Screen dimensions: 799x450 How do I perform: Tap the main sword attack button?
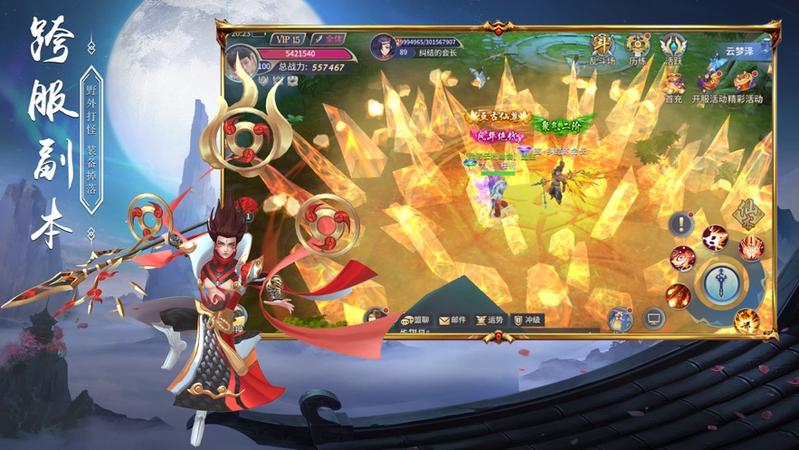point(721,284)
